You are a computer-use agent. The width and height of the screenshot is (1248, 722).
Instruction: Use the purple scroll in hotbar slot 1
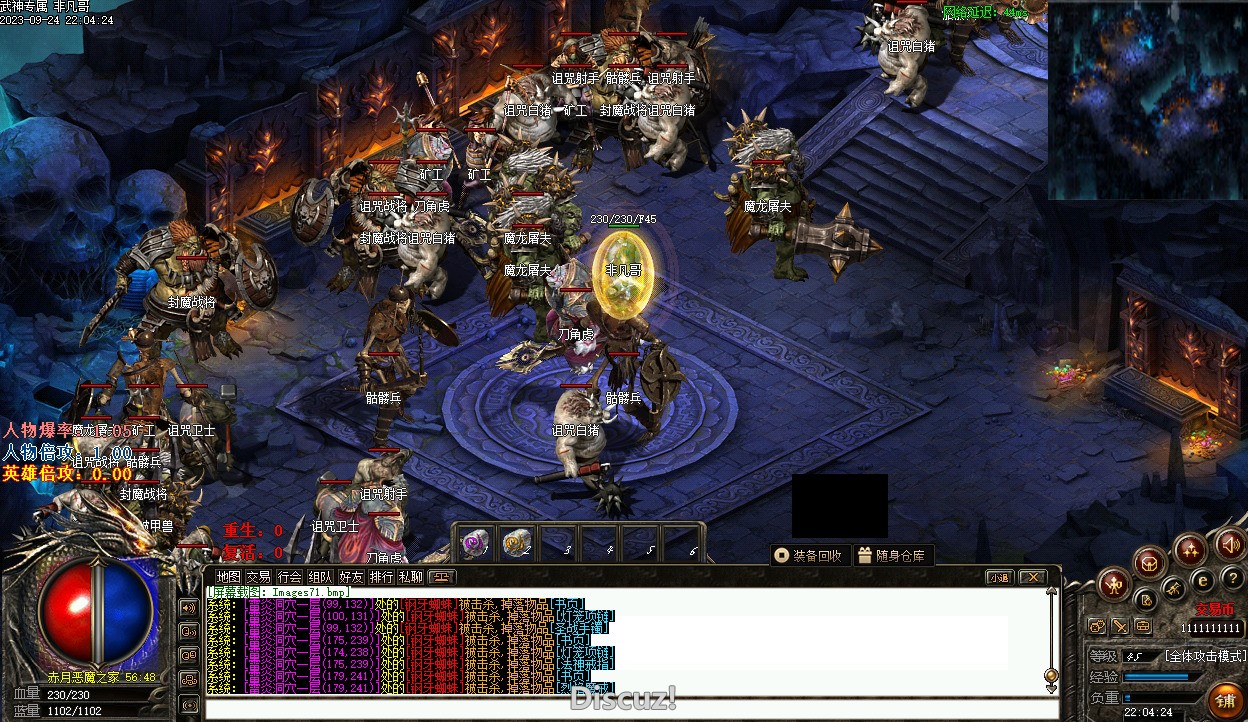pos(474,543)
